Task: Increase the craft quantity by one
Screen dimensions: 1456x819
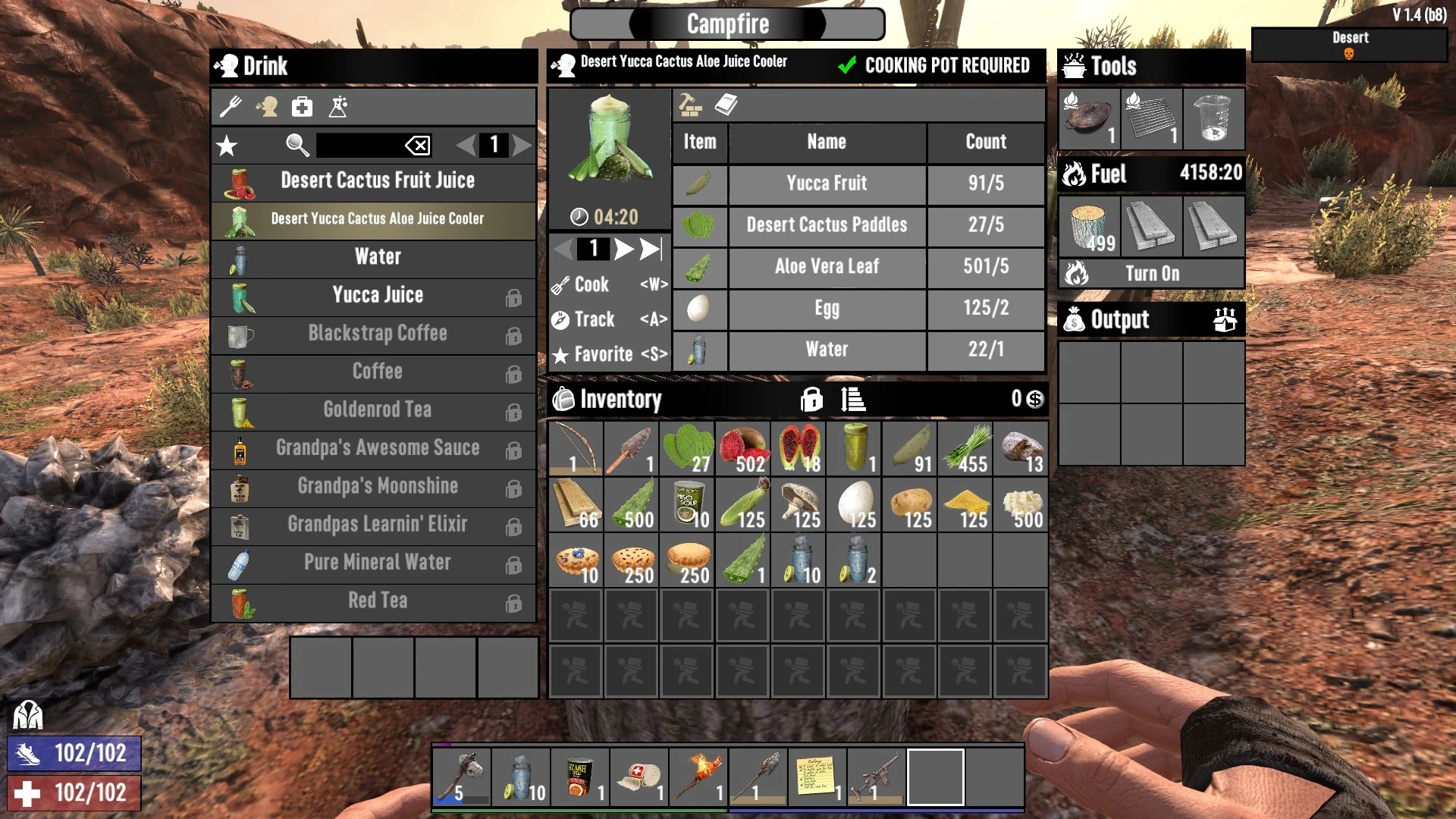Action: (x=623, y=249)
